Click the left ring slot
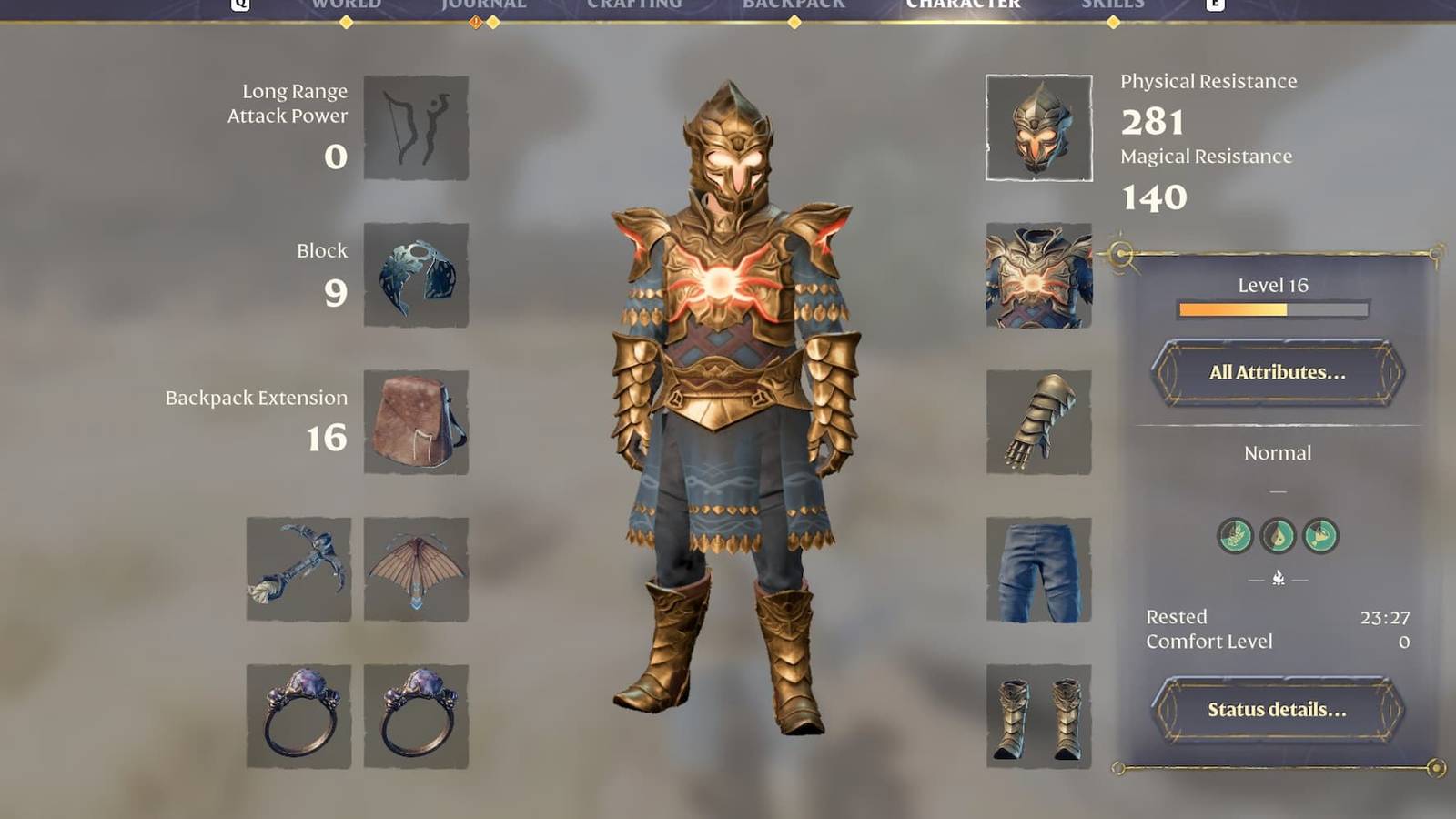The width and height of the screenshot is (1456, 819). pos(297,716)
